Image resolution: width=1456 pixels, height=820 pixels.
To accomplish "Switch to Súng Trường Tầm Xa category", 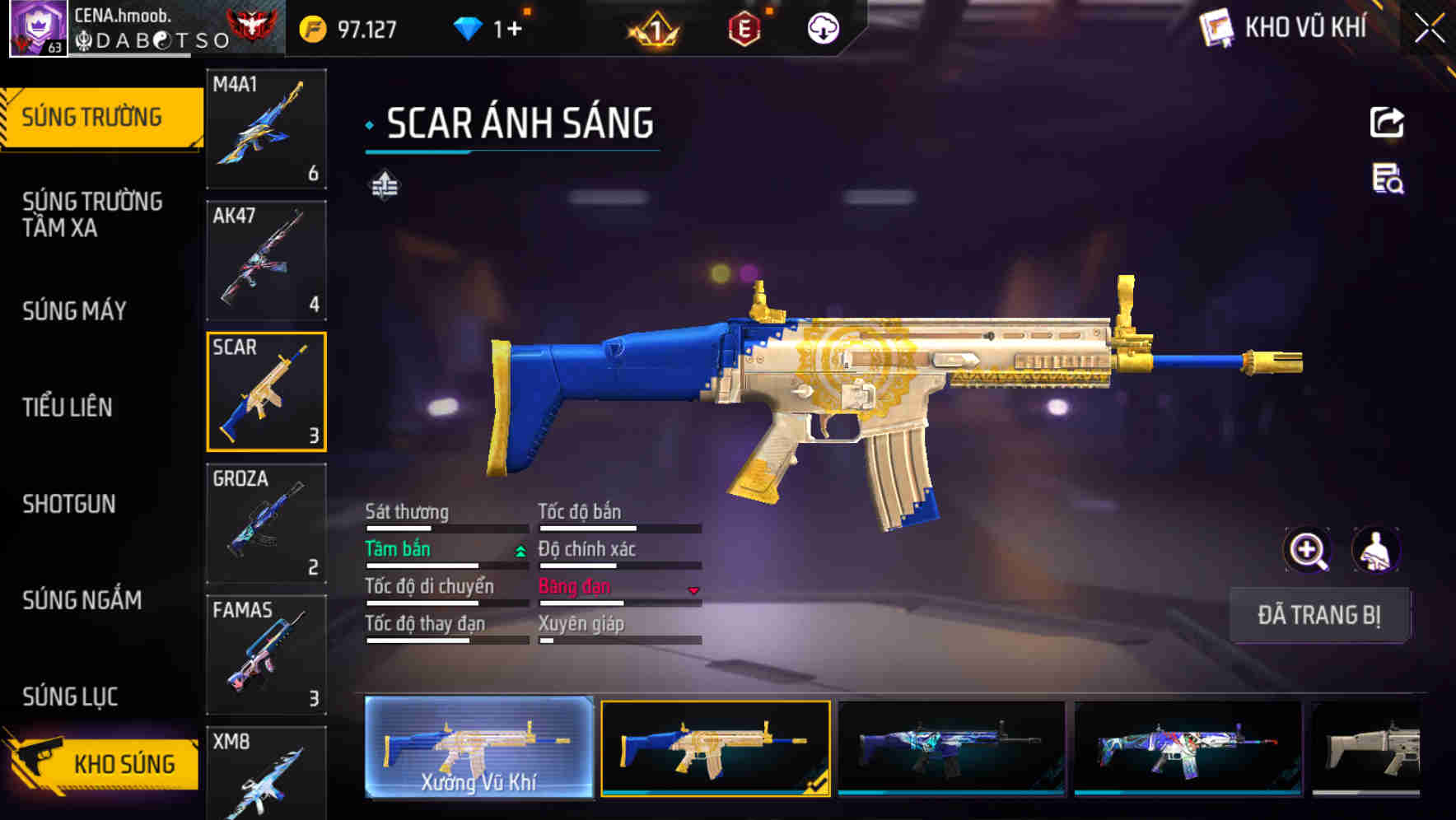I will click(x=92, y=214).
